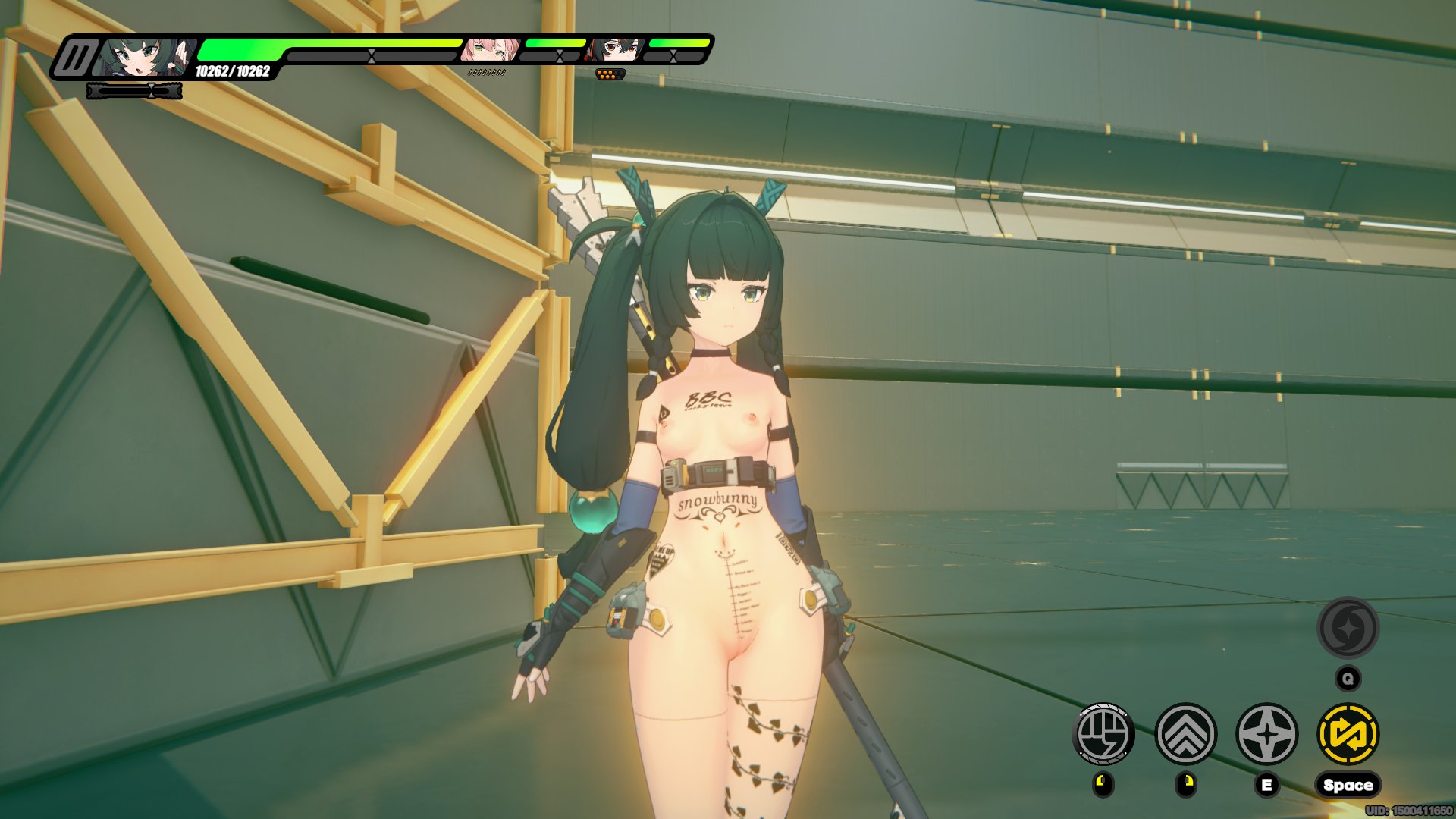This screenshot has width=1456, height=819.
Task: Trigger the four-point star special attack
Action: [1266, 734]
